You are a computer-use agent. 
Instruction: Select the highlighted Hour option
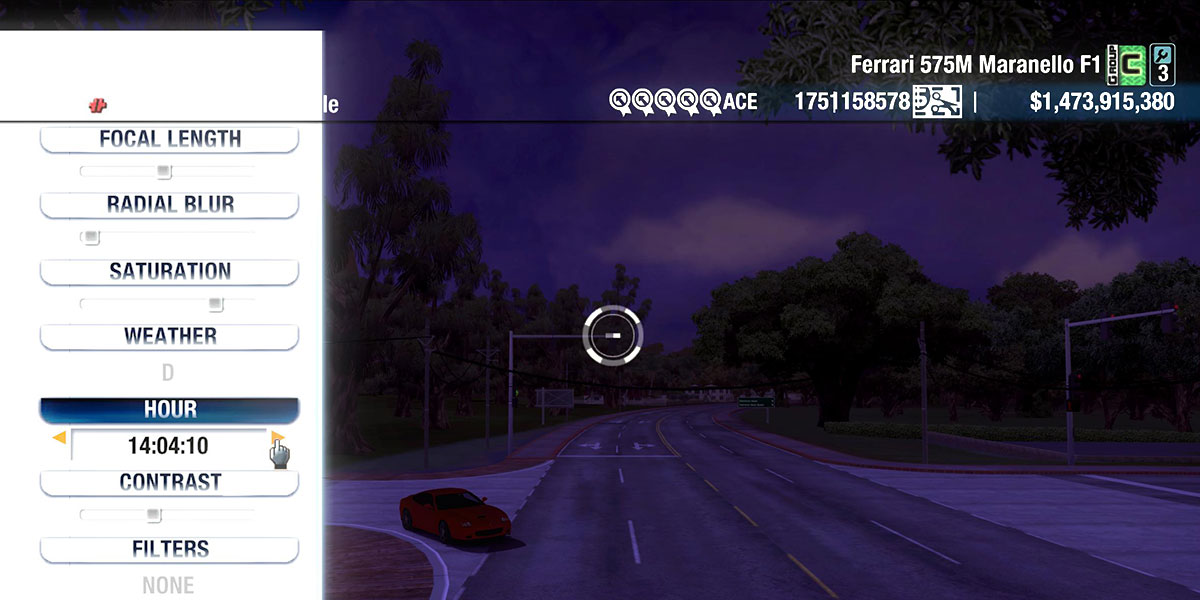coord(169,410)
